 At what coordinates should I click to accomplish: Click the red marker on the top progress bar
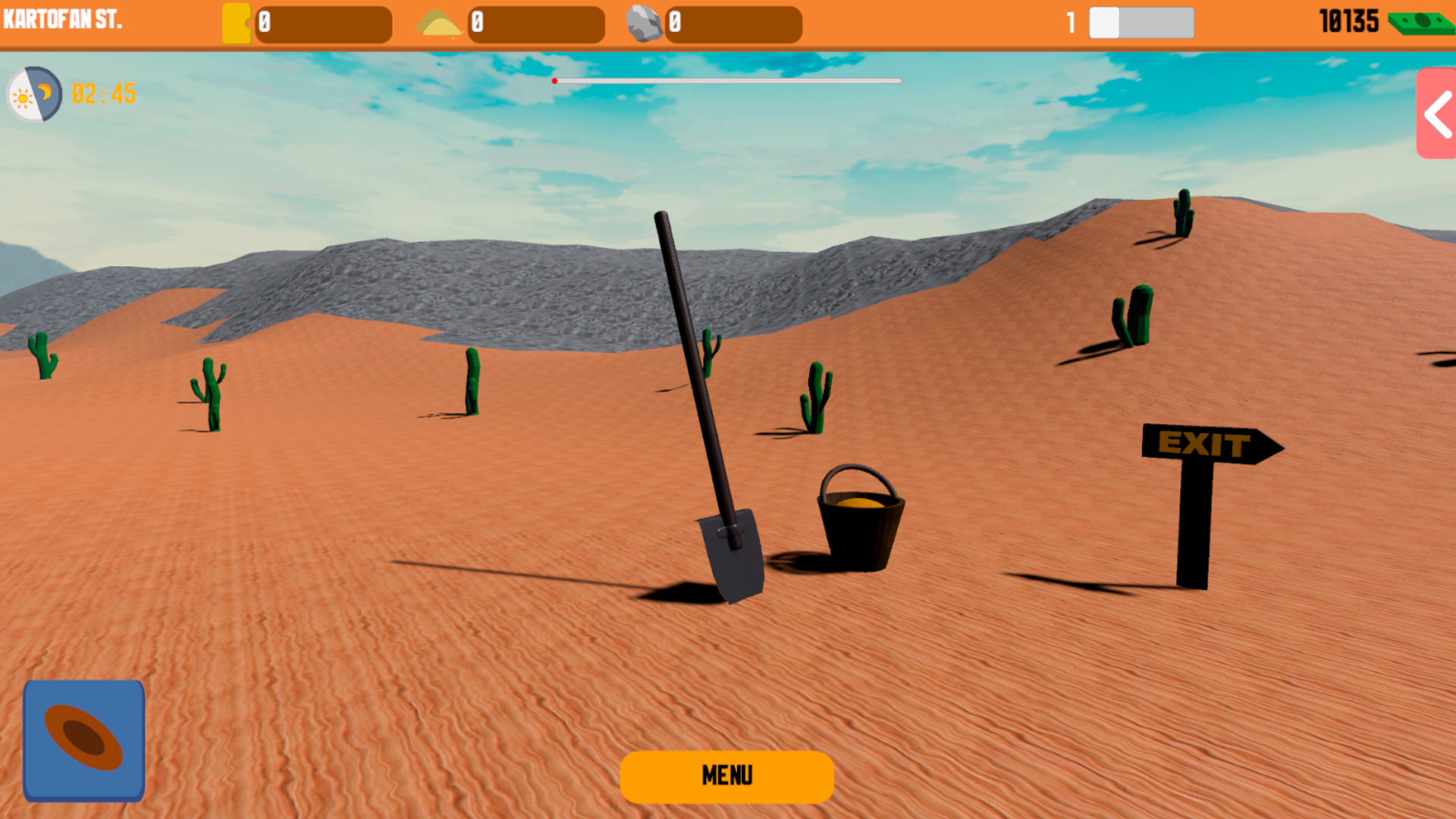[x=554, y=80]
